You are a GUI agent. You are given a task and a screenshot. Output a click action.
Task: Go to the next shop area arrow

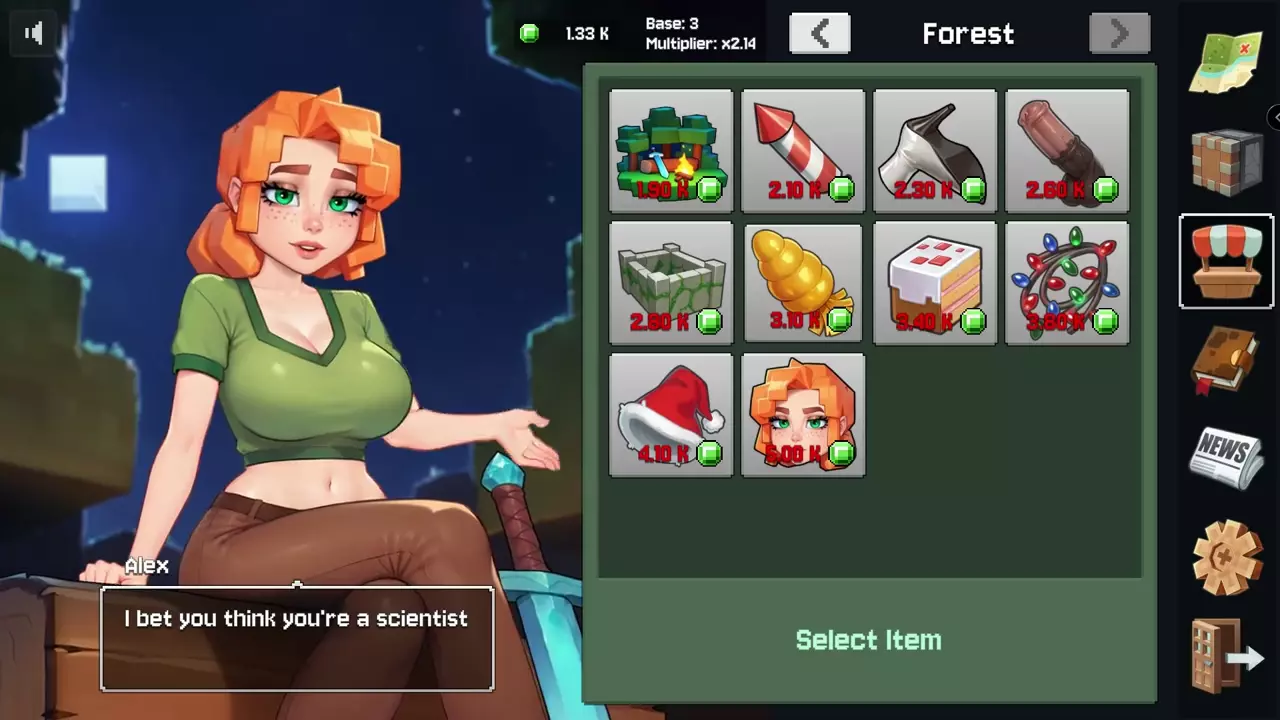[1119, 34]
